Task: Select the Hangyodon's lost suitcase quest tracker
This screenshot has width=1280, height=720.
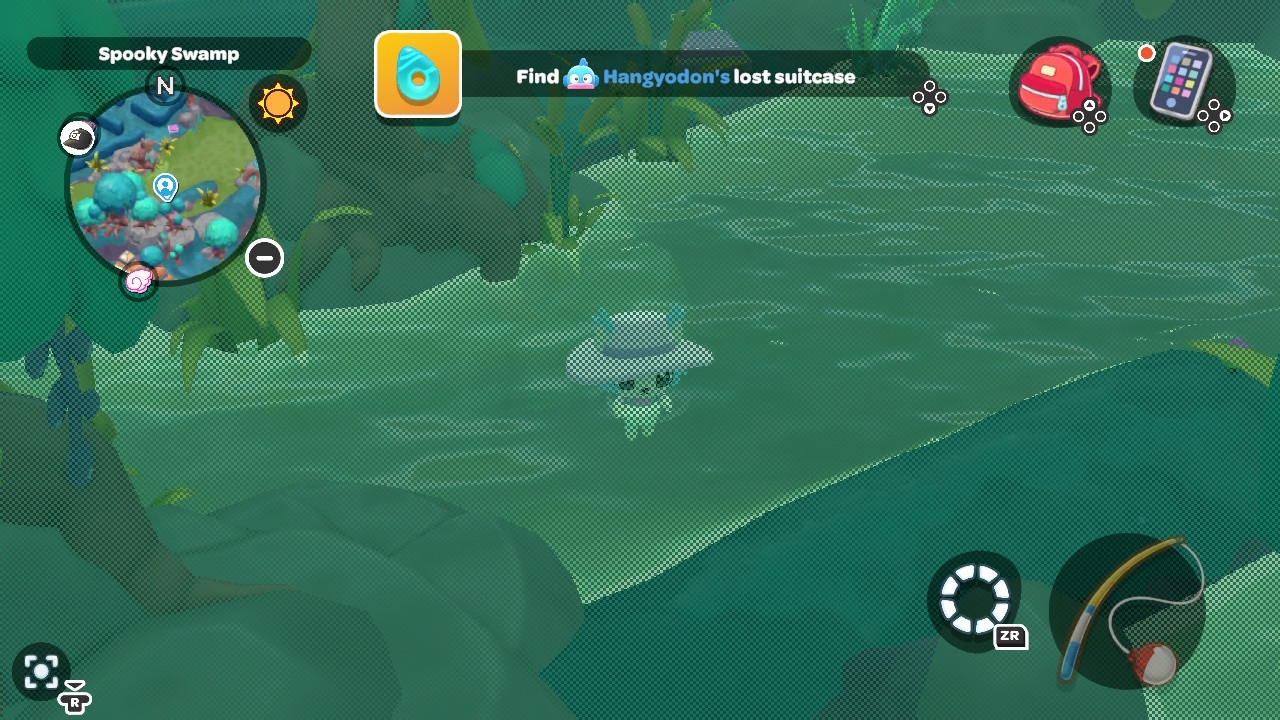Action: coord(686,77)
